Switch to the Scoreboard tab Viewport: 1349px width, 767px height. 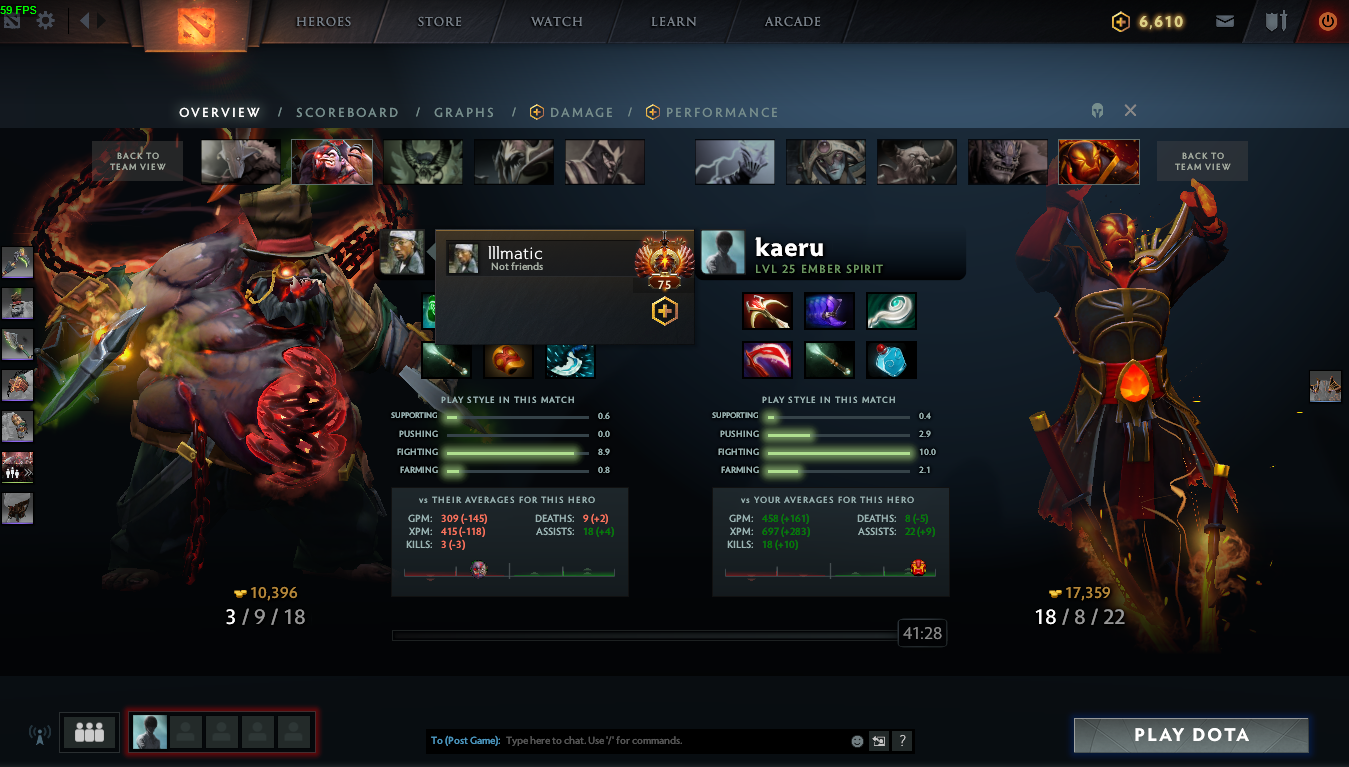pos(347,113)
